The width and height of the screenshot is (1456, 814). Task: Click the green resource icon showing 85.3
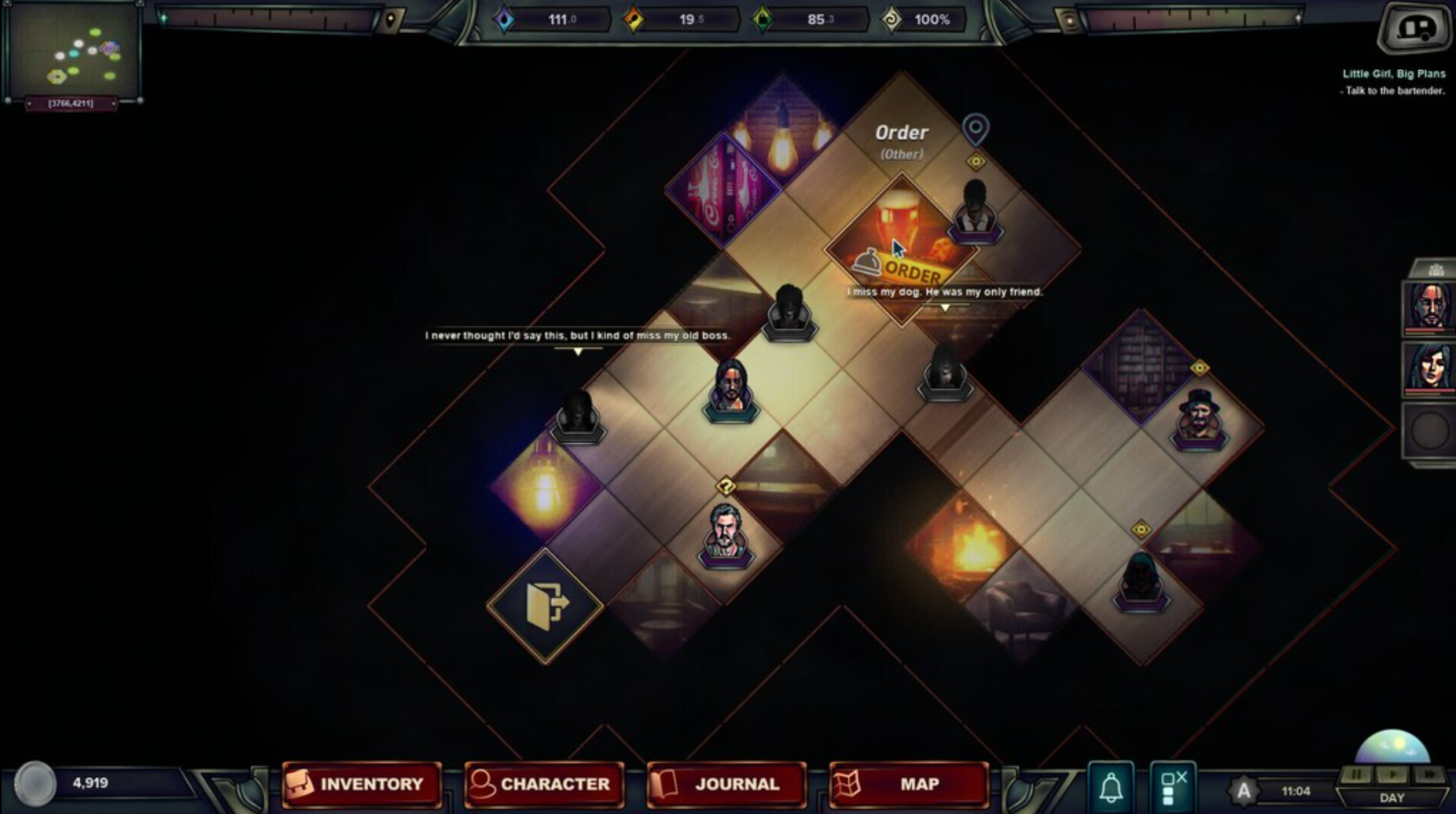click(763, 18)
